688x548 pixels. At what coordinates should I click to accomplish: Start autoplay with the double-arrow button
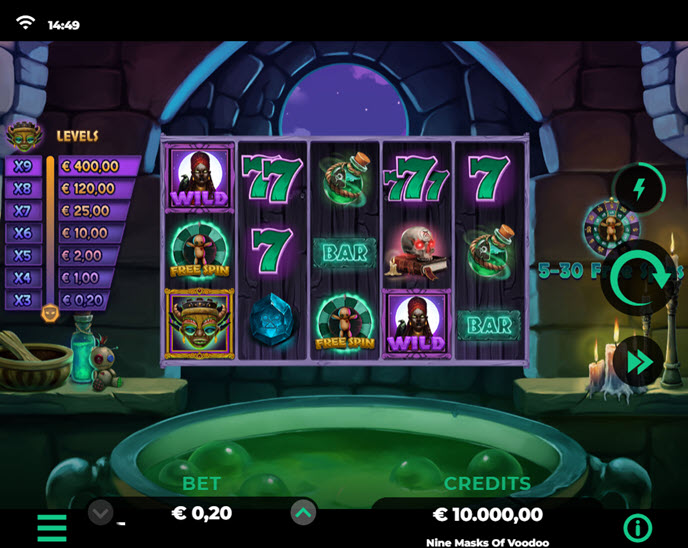point(639,361)
